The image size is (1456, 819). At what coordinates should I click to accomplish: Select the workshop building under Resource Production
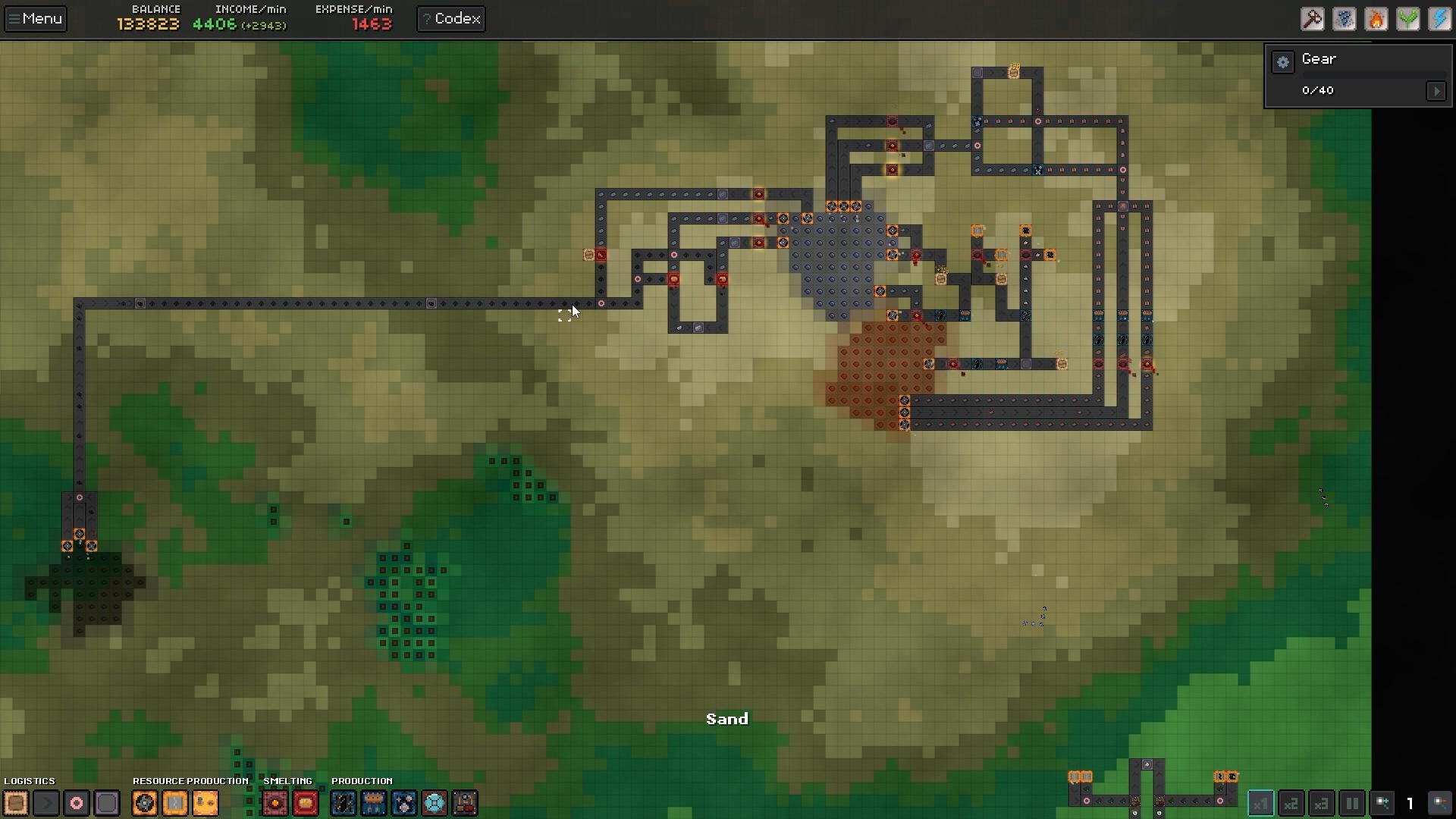tap(205, 803)
